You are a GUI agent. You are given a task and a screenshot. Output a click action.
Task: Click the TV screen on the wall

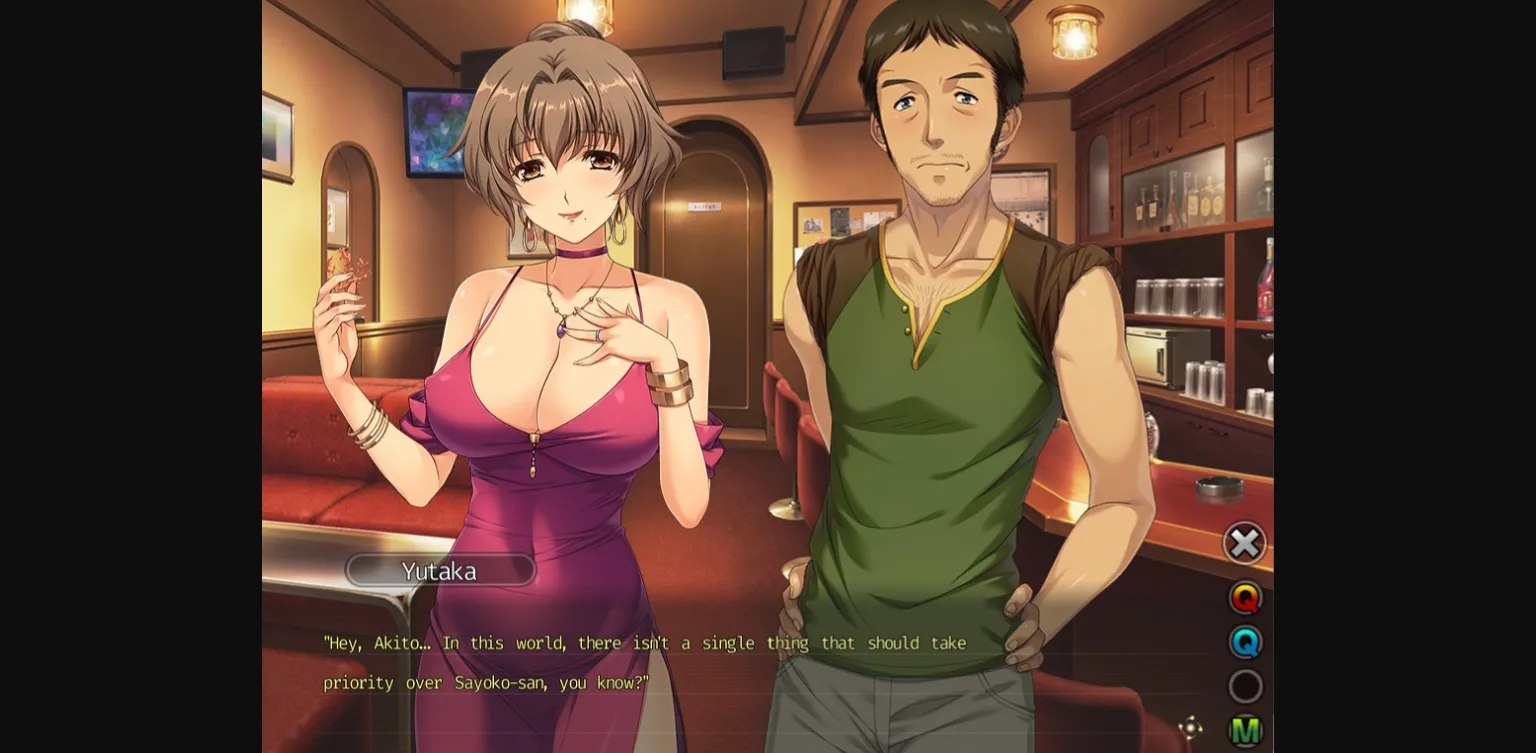pyautogui.click(x=437, y=132)
